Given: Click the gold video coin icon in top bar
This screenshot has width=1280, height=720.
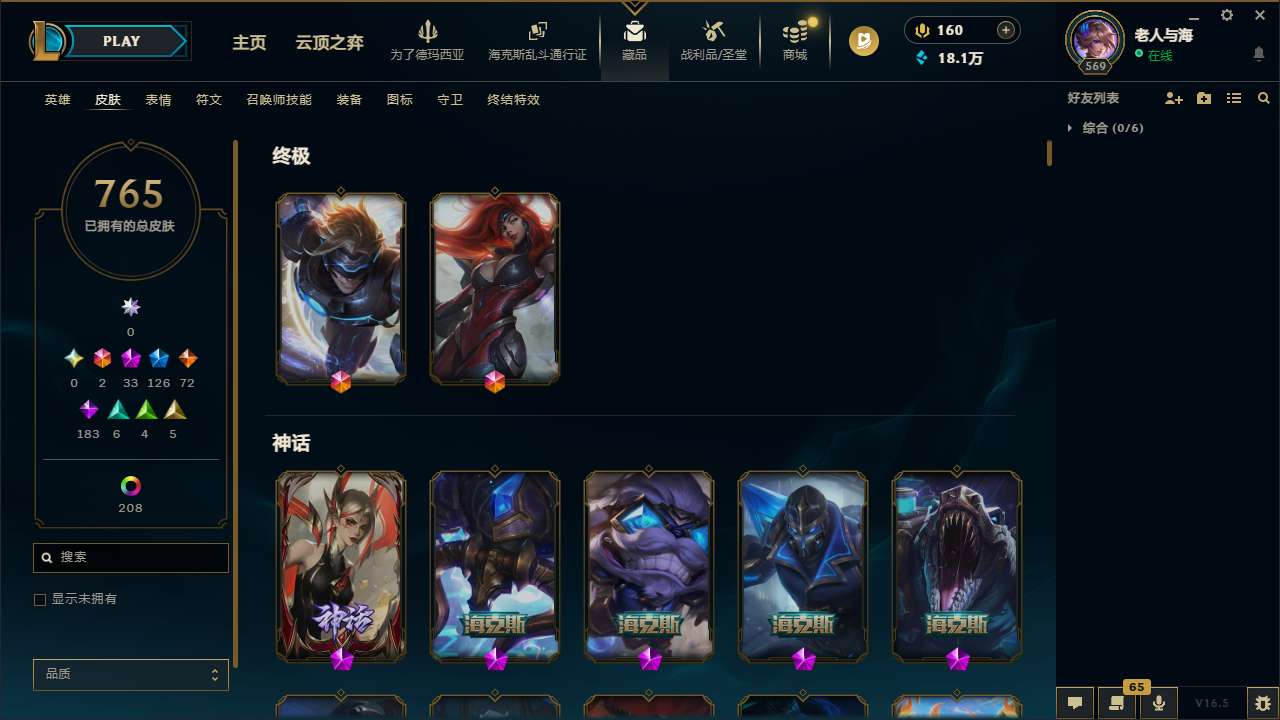Looking at the screenshot, I should 862,41.
